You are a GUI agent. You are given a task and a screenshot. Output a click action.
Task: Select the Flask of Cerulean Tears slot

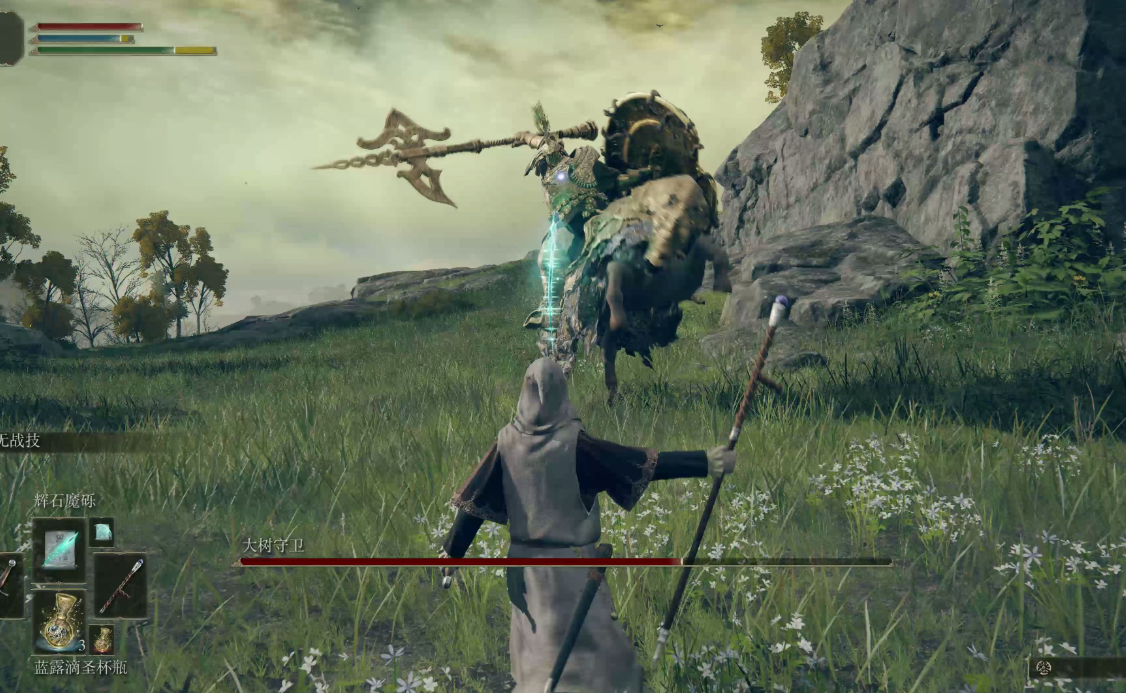coord(60,622)
